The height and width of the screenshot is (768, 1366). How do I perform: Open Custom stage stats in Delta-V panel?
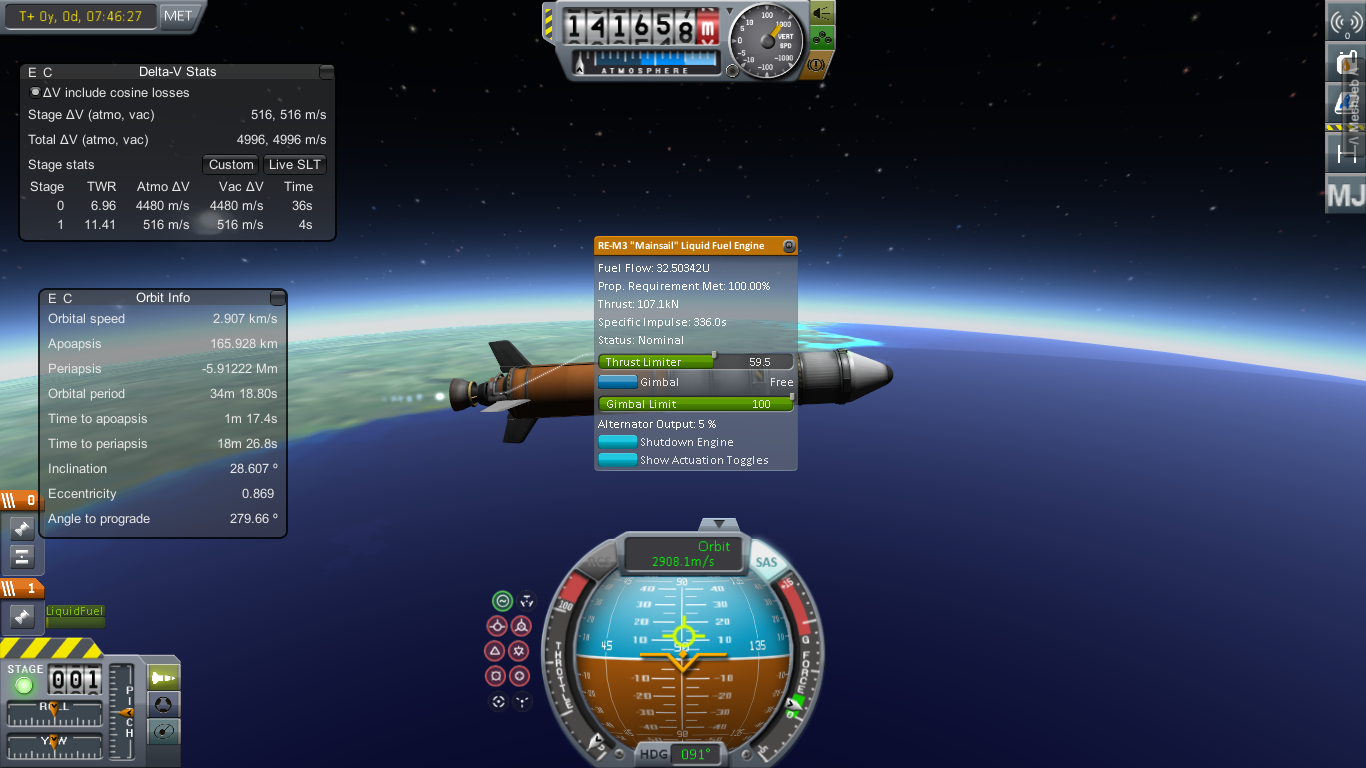pos(231,165)
